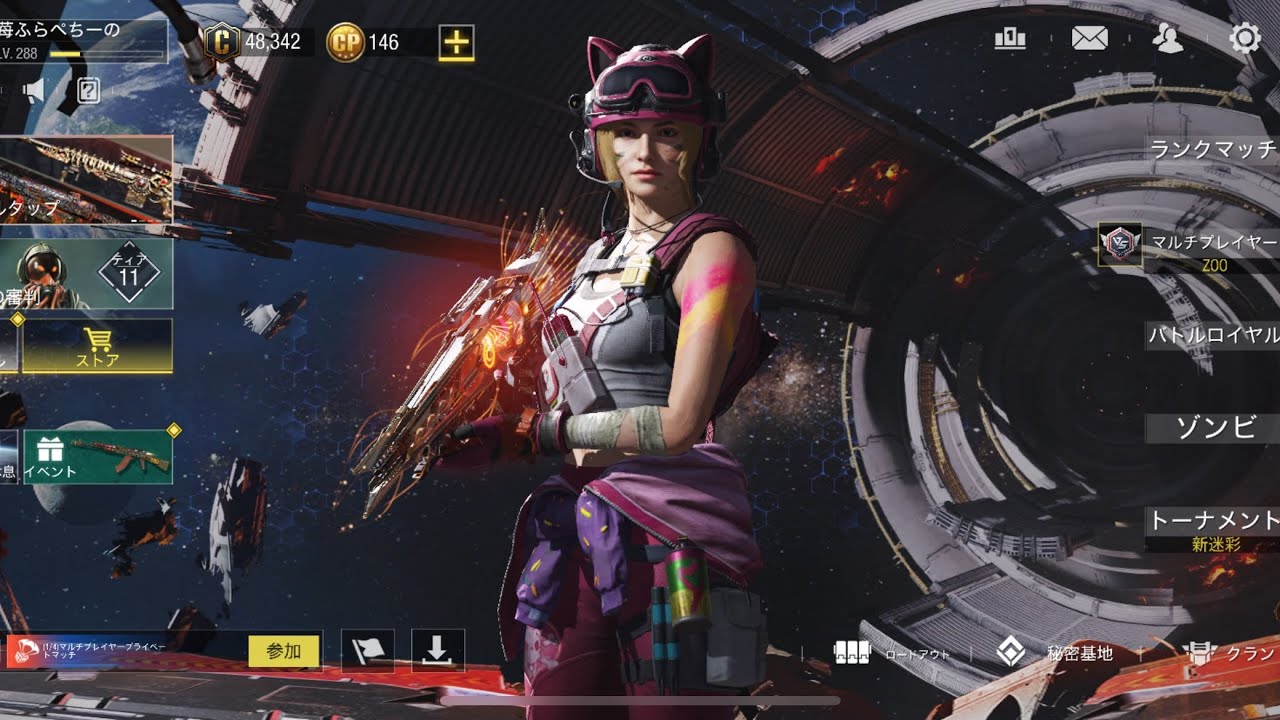
Task: Choose ゾンビ zombies mode
Action: point(1214,428)
